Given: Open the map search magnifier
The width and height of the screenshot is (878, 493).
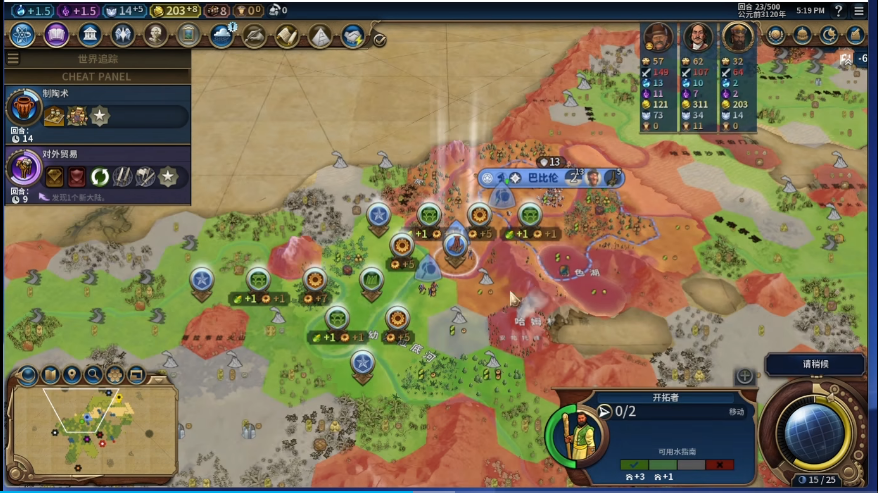Looking at the screenshot, I should click(93, 375).
